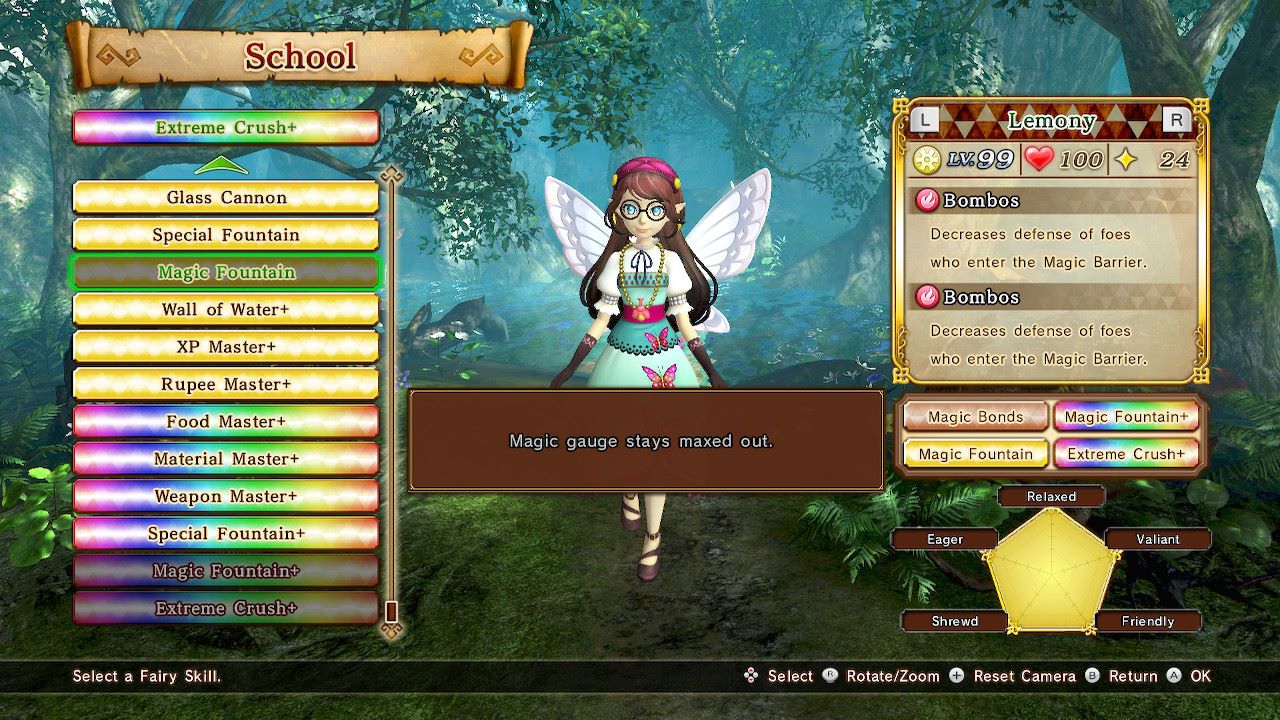Pick the Weapon Master+ skill
This screenshot has width=1280, height=720.
tap(226, 496)
